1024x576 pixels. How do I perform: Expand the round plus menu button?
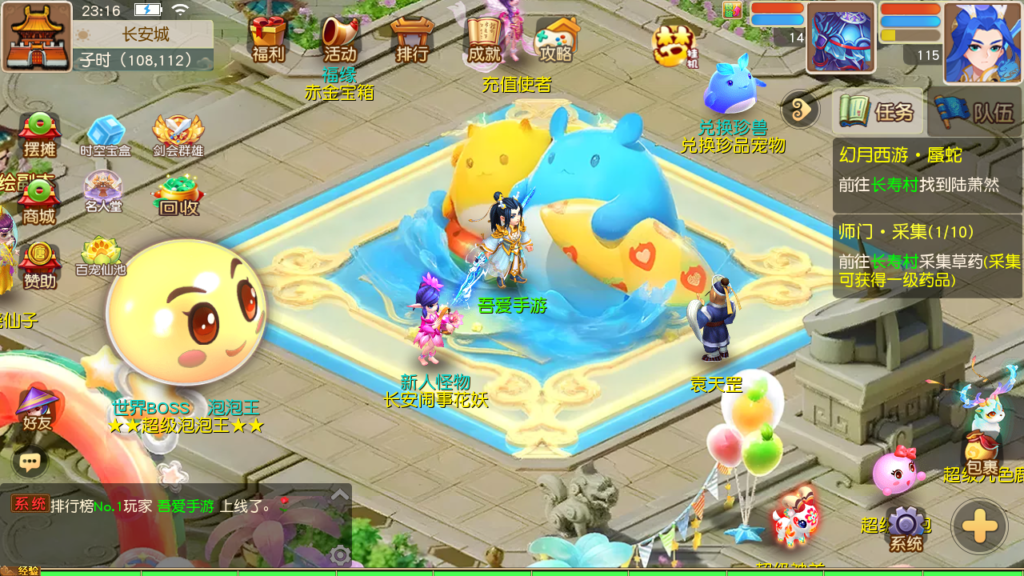[x=979, y=526]
